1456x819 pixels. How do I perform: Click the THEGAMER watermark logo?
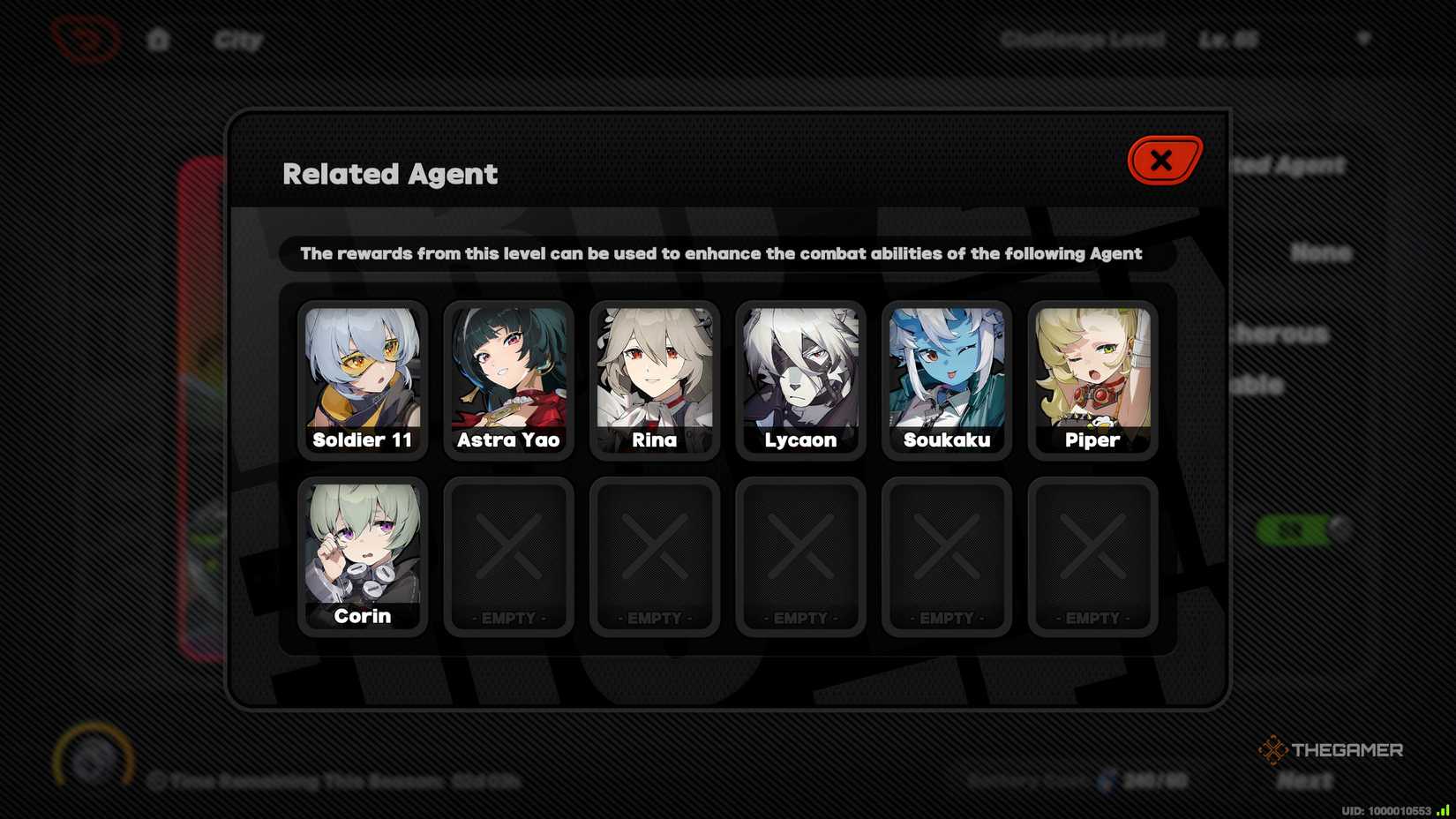tap(1332, 751)
